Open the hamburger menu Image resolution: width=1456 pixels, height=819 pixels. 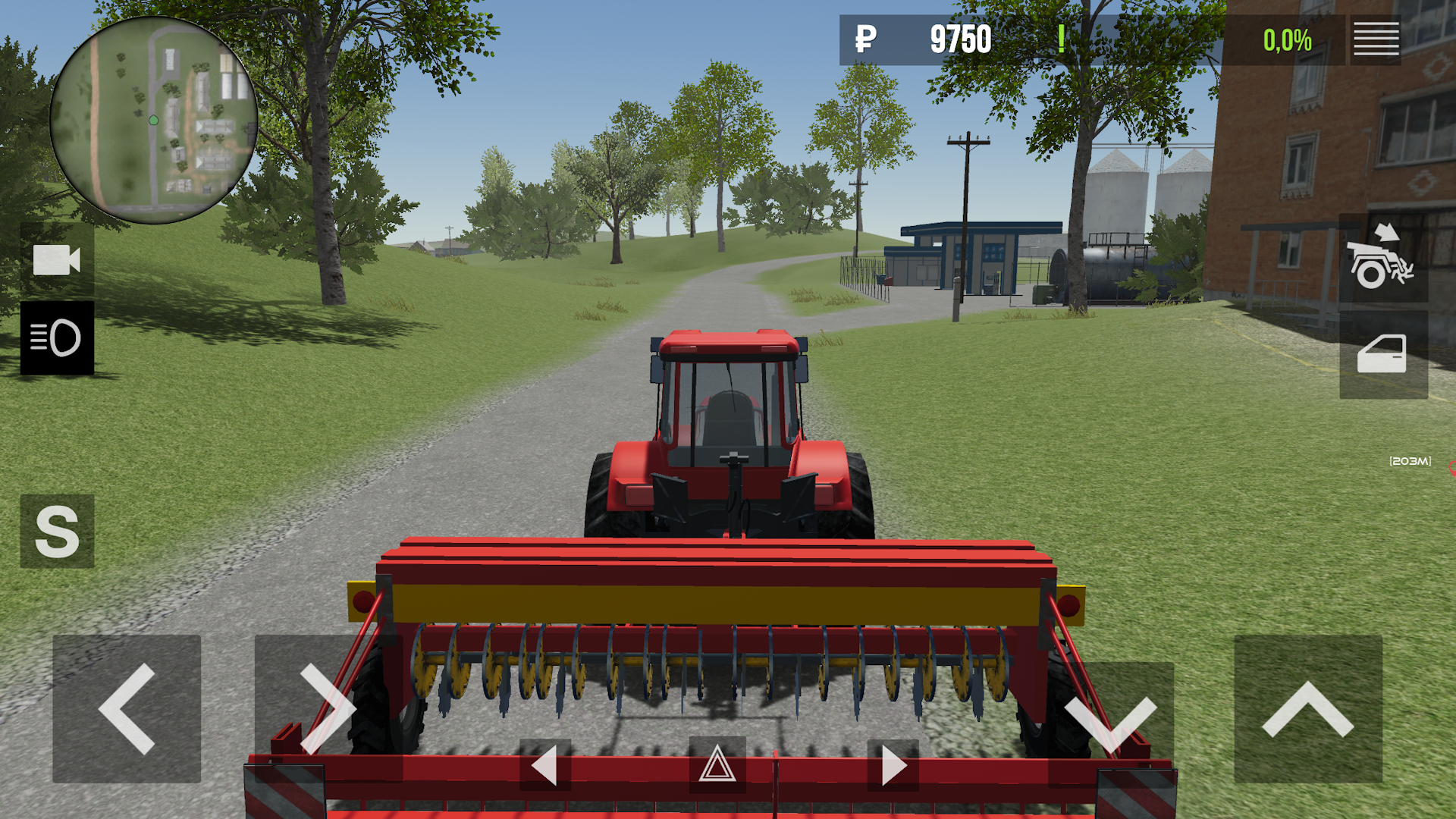pyautogui.click(x=1376, y=39)
